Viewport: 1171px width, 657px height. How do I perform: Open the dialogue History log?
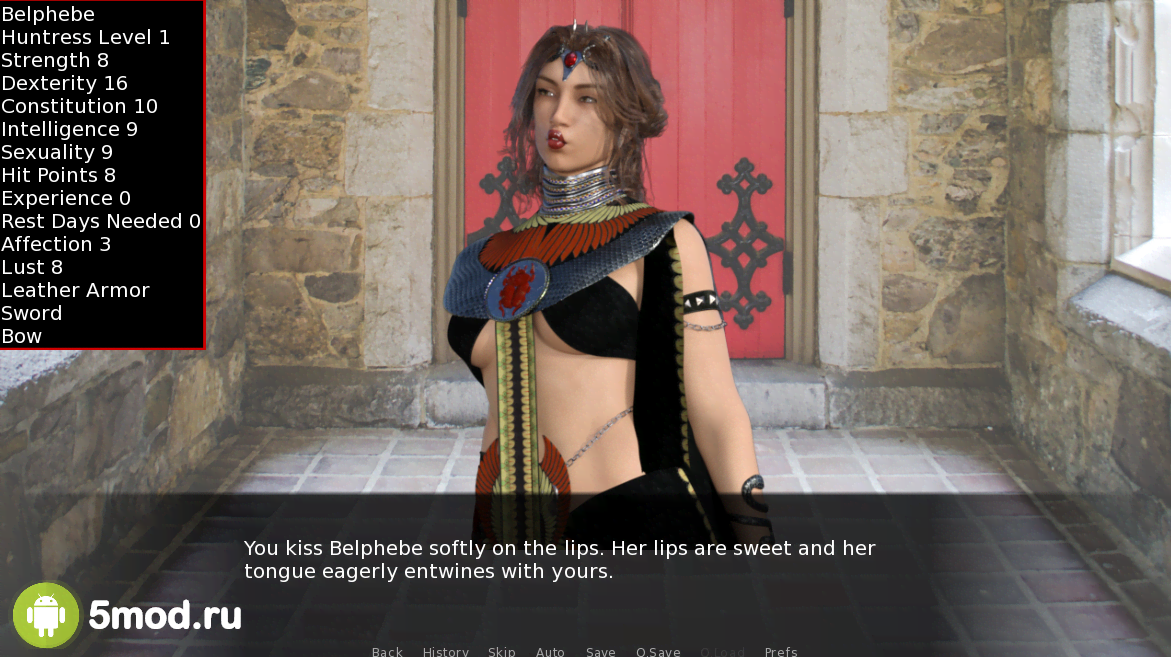tap(445, 651)
